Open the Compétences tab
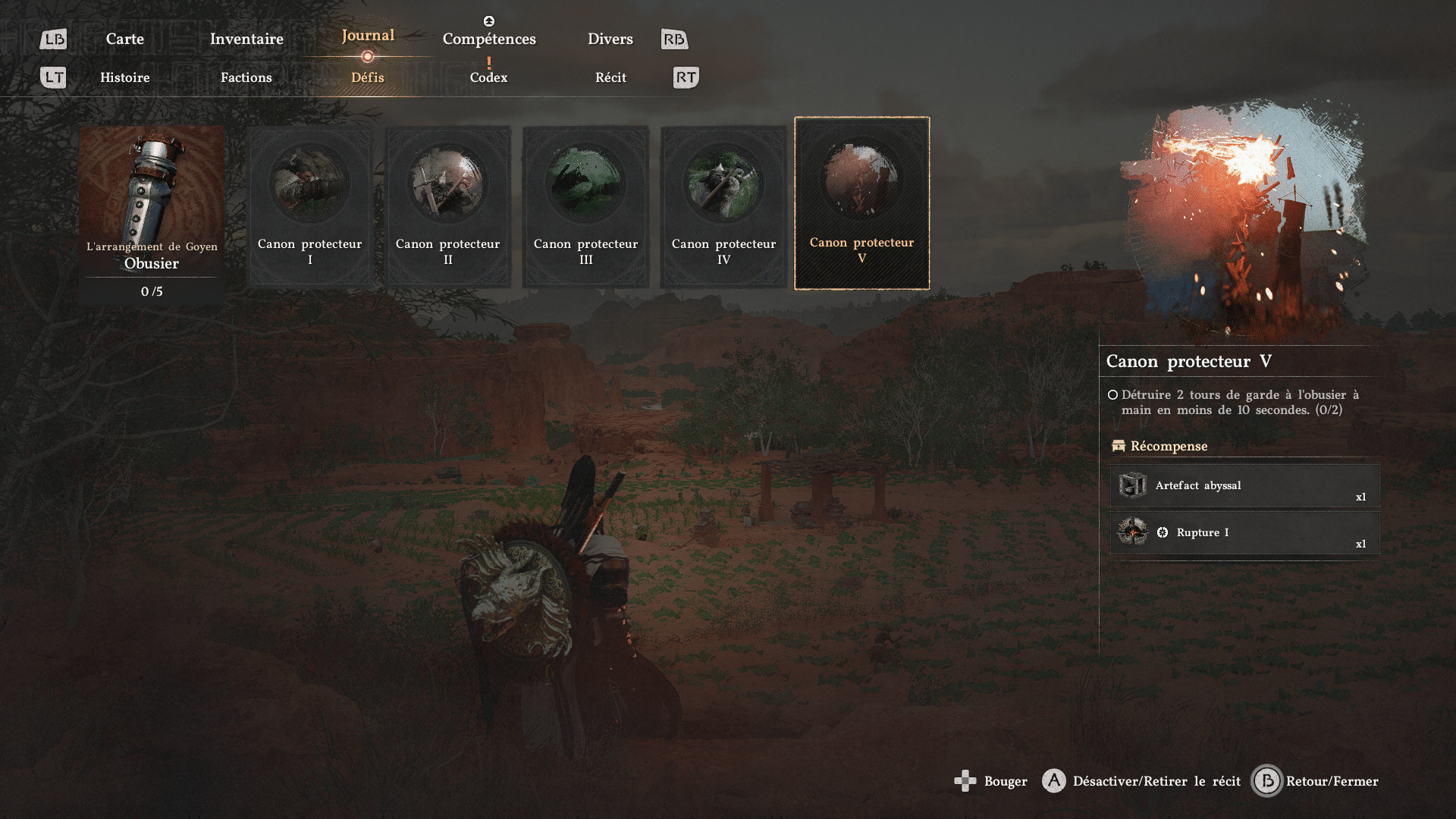The height and width of the screenshot is (819, 1456). tap(489, 39)
